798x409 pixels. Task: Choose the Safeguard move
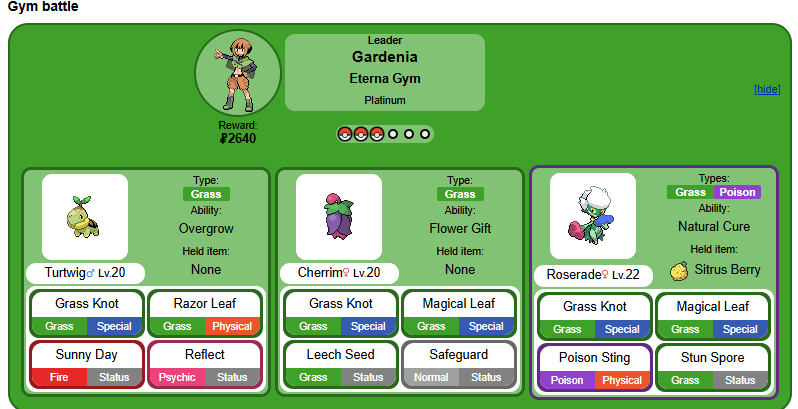click(459, 354)
